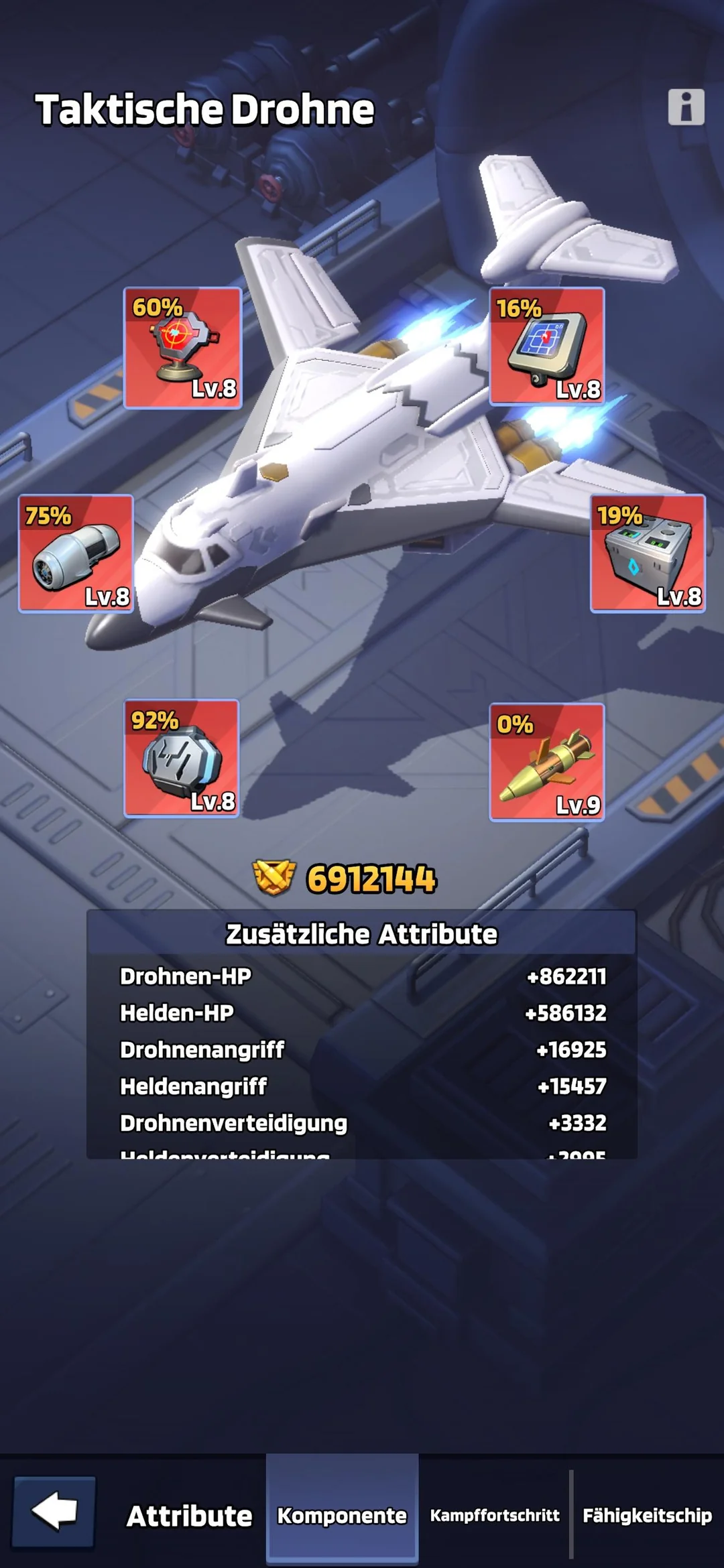Open the metal crate component at 19%

648,553
